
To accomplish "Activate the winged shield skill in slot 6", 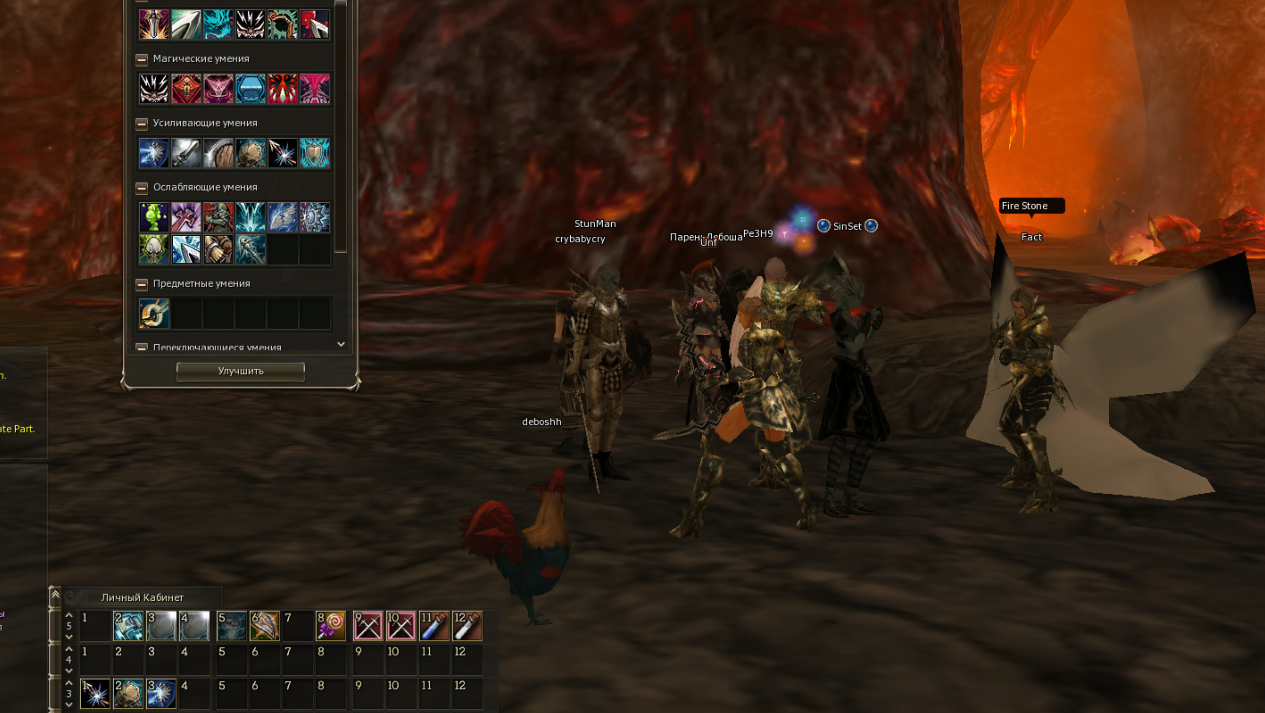I will 264,626.
